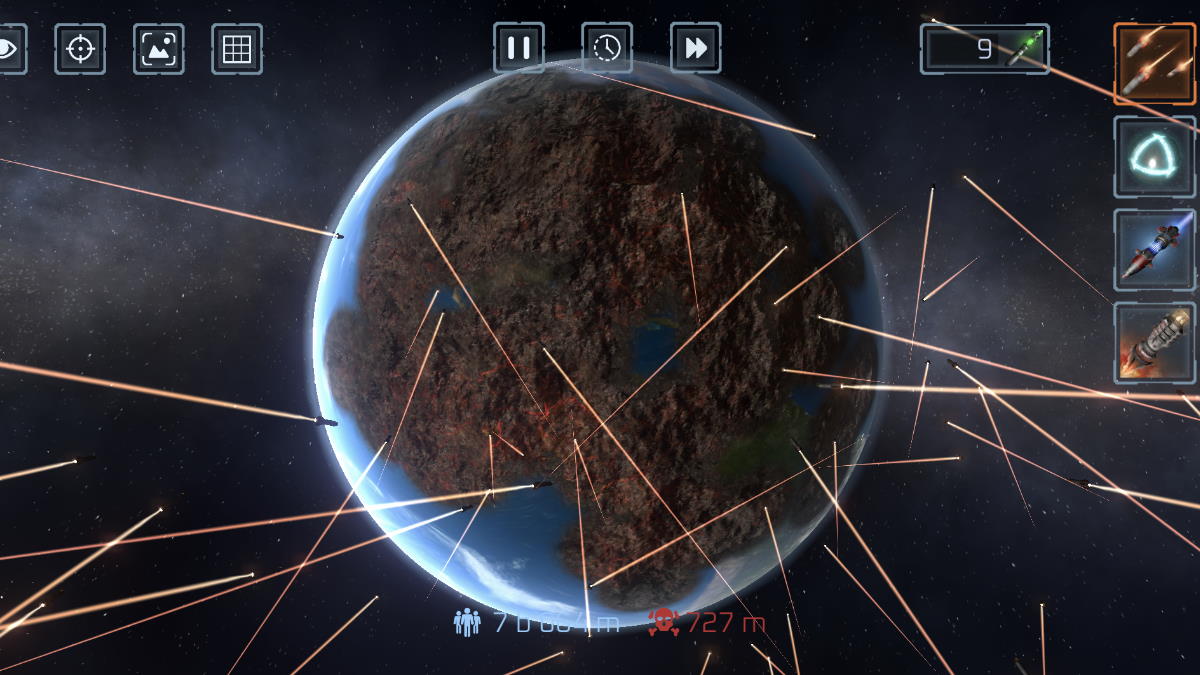Toggle the eye visibility button
Screen dimensions: 1200x675
(x=10, y=48)
